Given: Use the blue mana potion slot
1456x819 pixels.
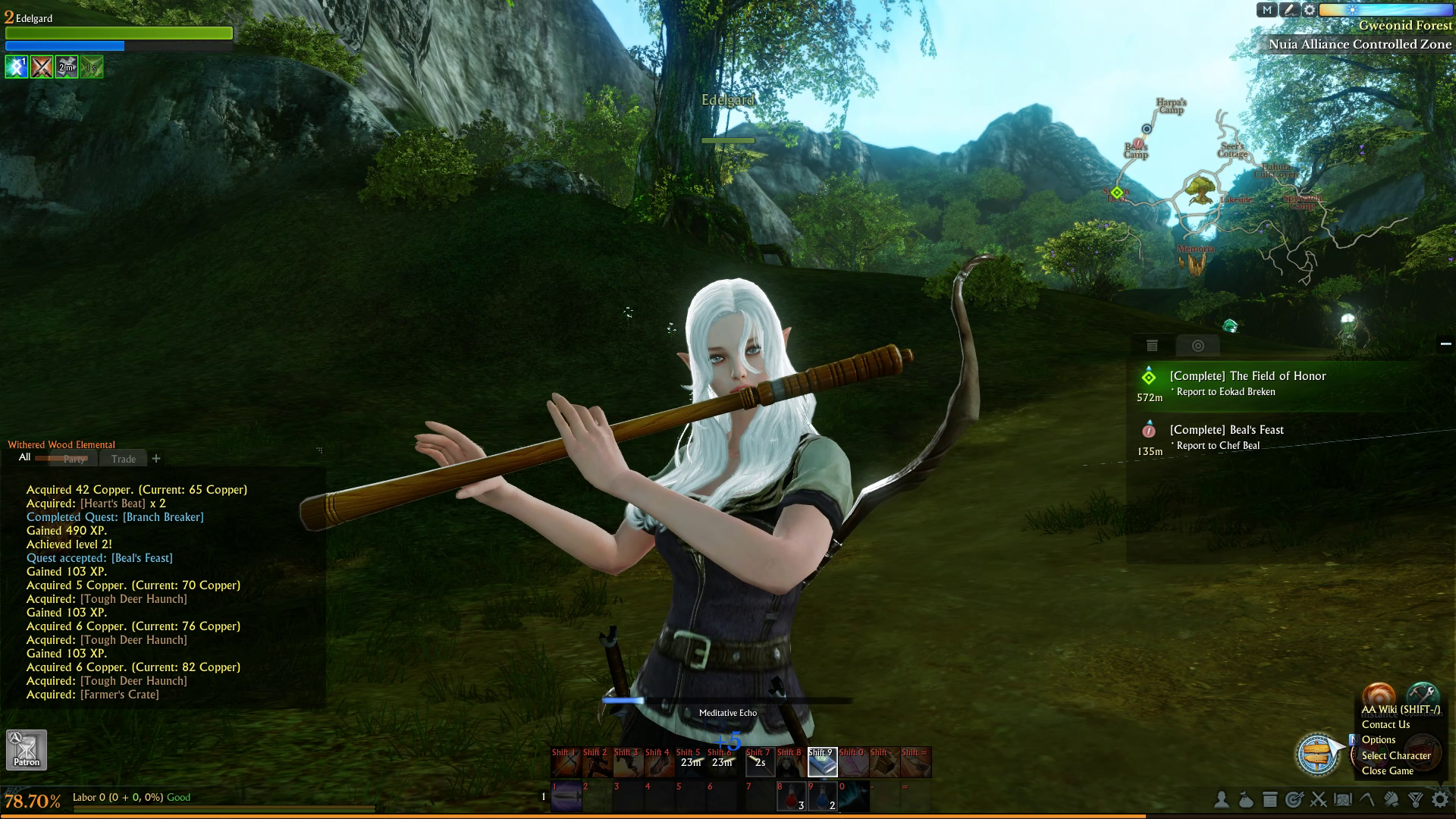Looking at the screenshot, I should pyautogui.click(x=822, y=796).
